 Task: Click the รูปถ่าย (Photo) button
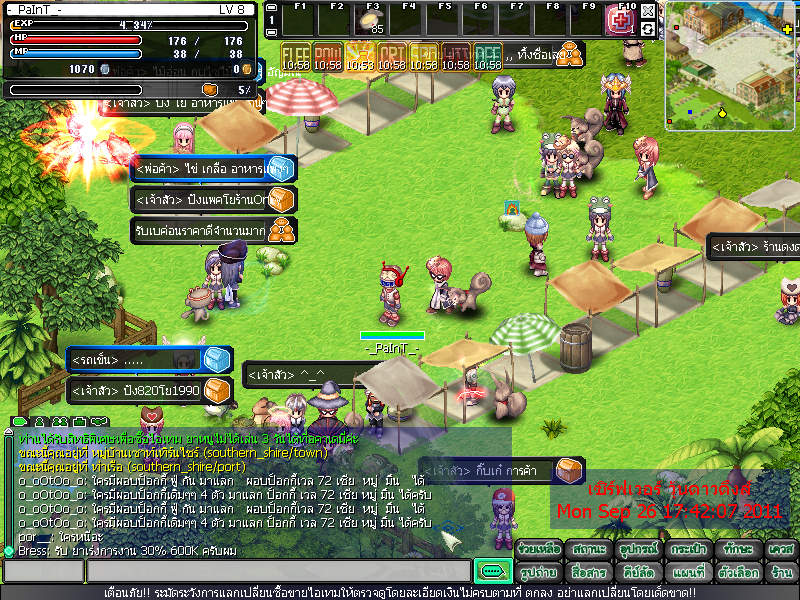538,573
